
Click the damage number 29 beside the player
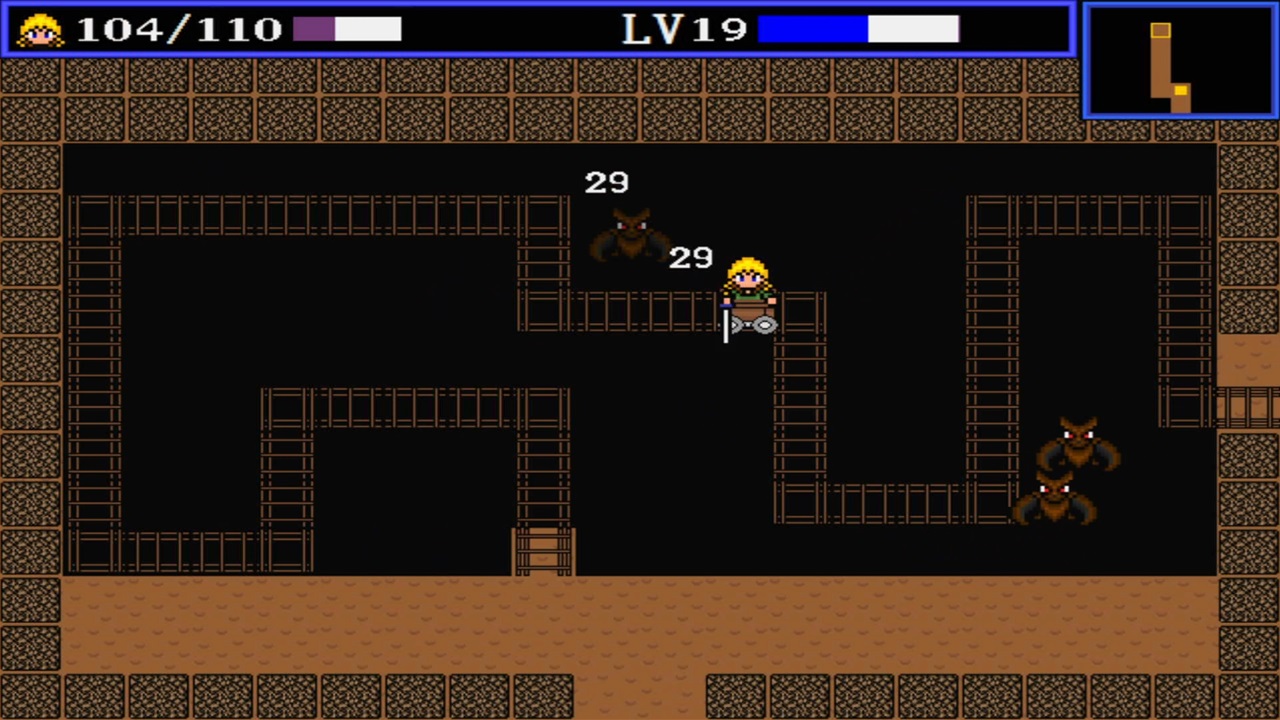(690, 257)
